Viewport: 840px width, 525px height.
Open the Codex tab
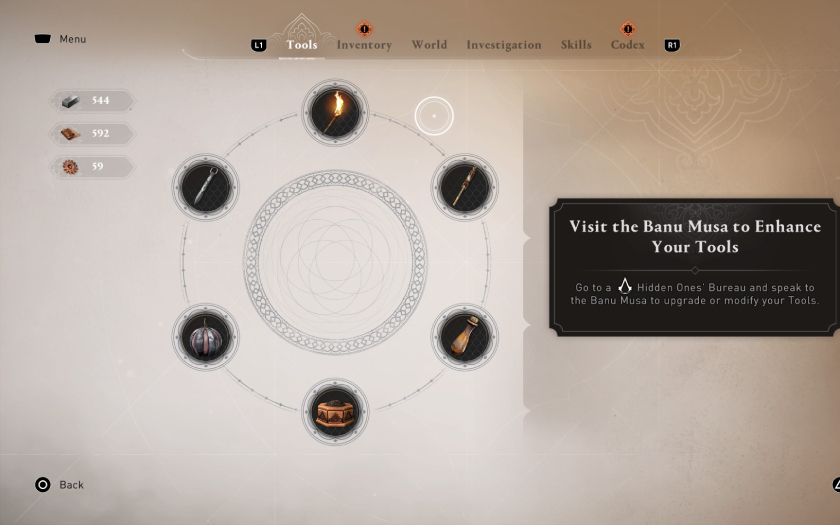(x=627, y=45)
